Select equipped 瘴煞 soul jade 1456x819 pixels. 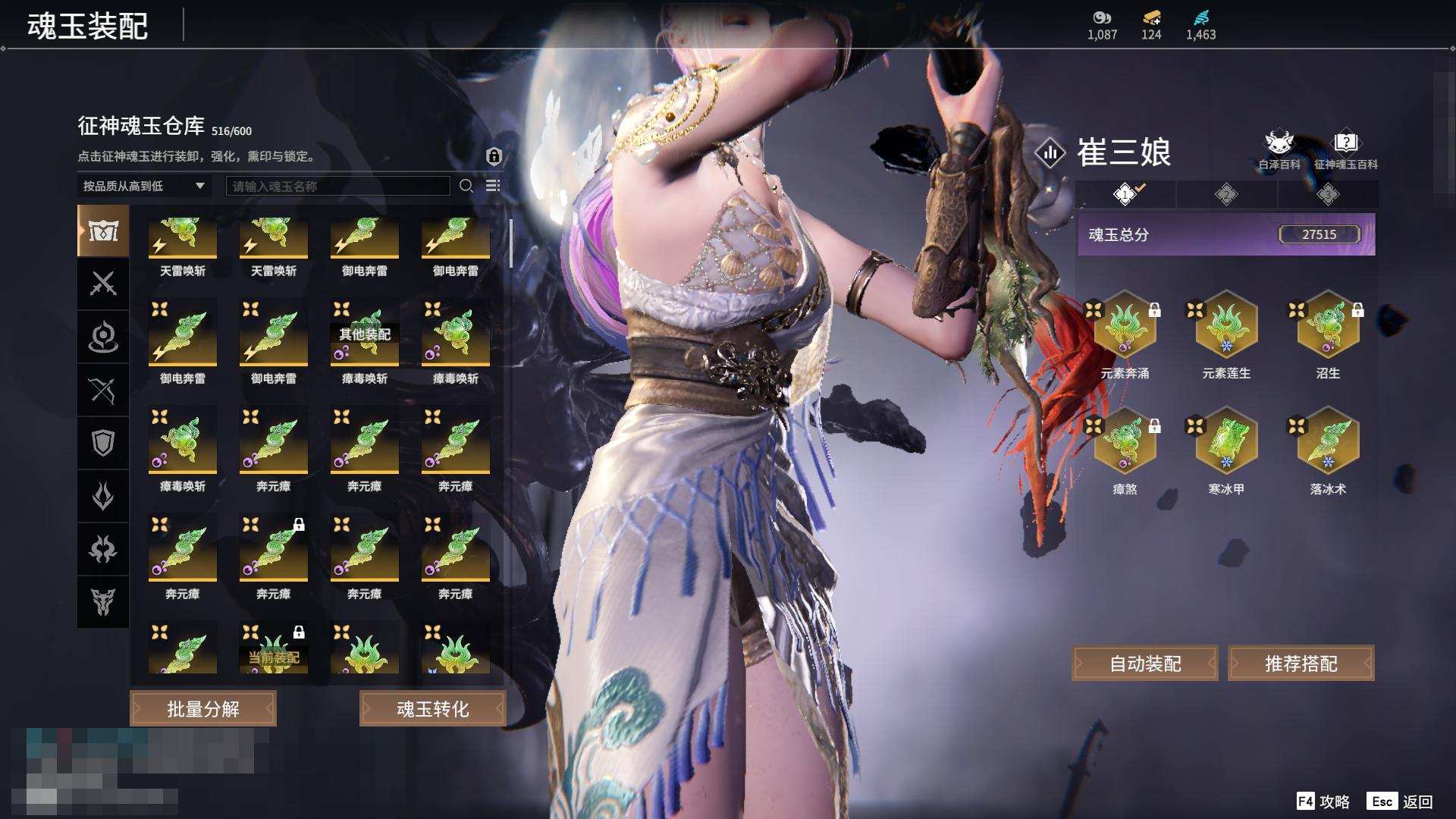[1125, 442]
